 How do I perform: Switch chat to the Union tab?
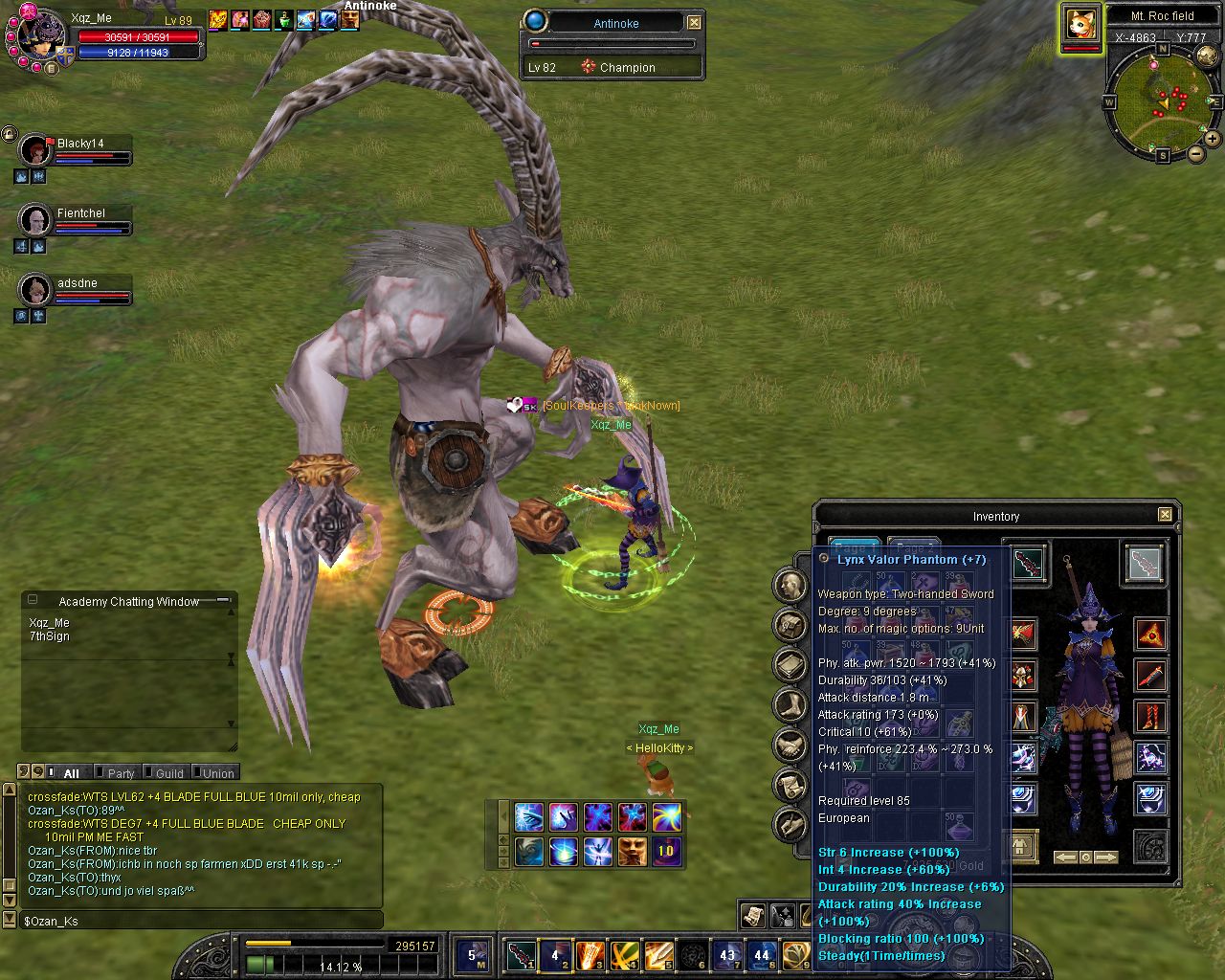[217, 773]
